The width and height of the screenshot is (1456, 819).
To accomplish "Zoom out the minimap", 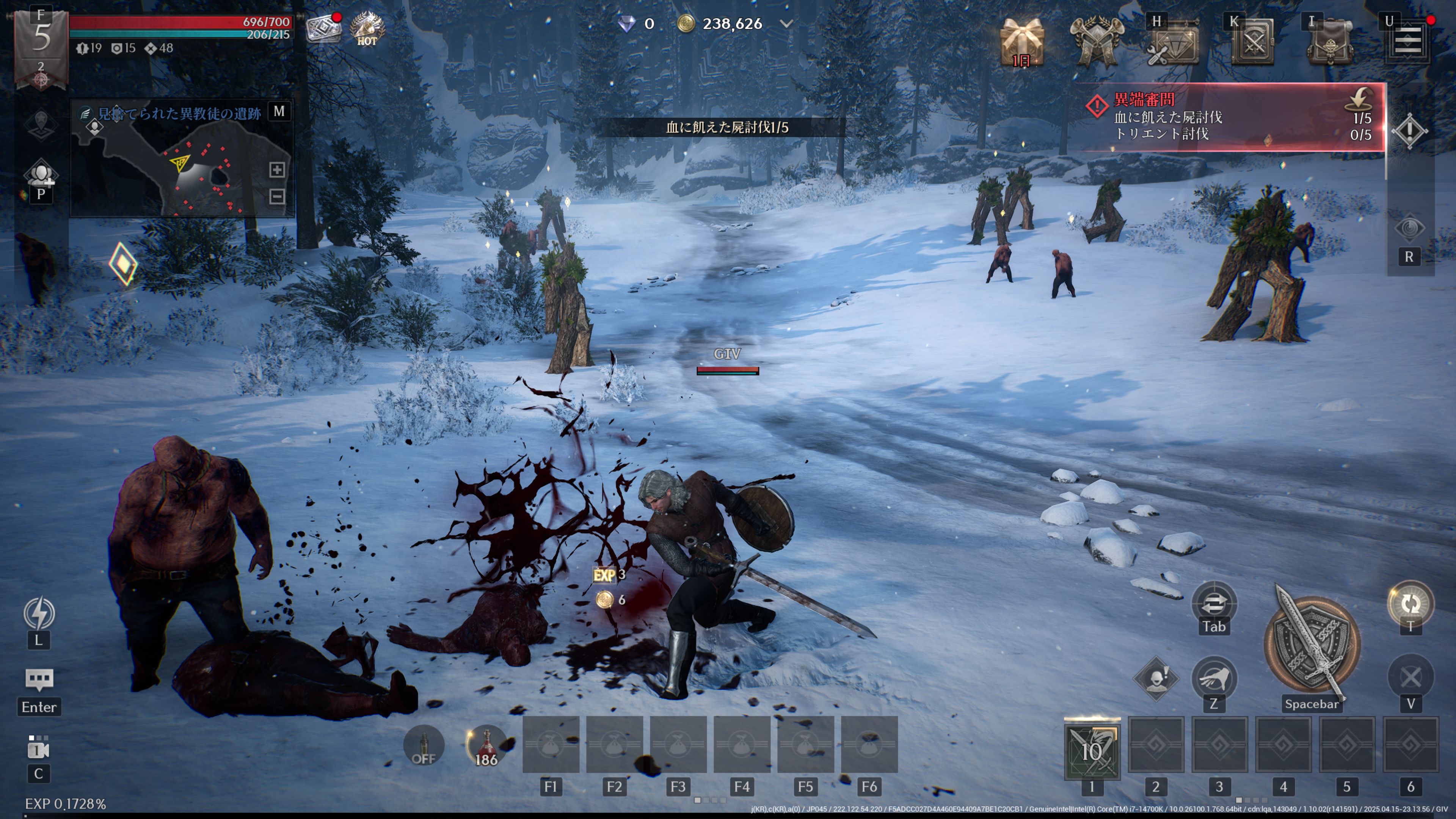I will pyautogui.click(x=276, y=196).
